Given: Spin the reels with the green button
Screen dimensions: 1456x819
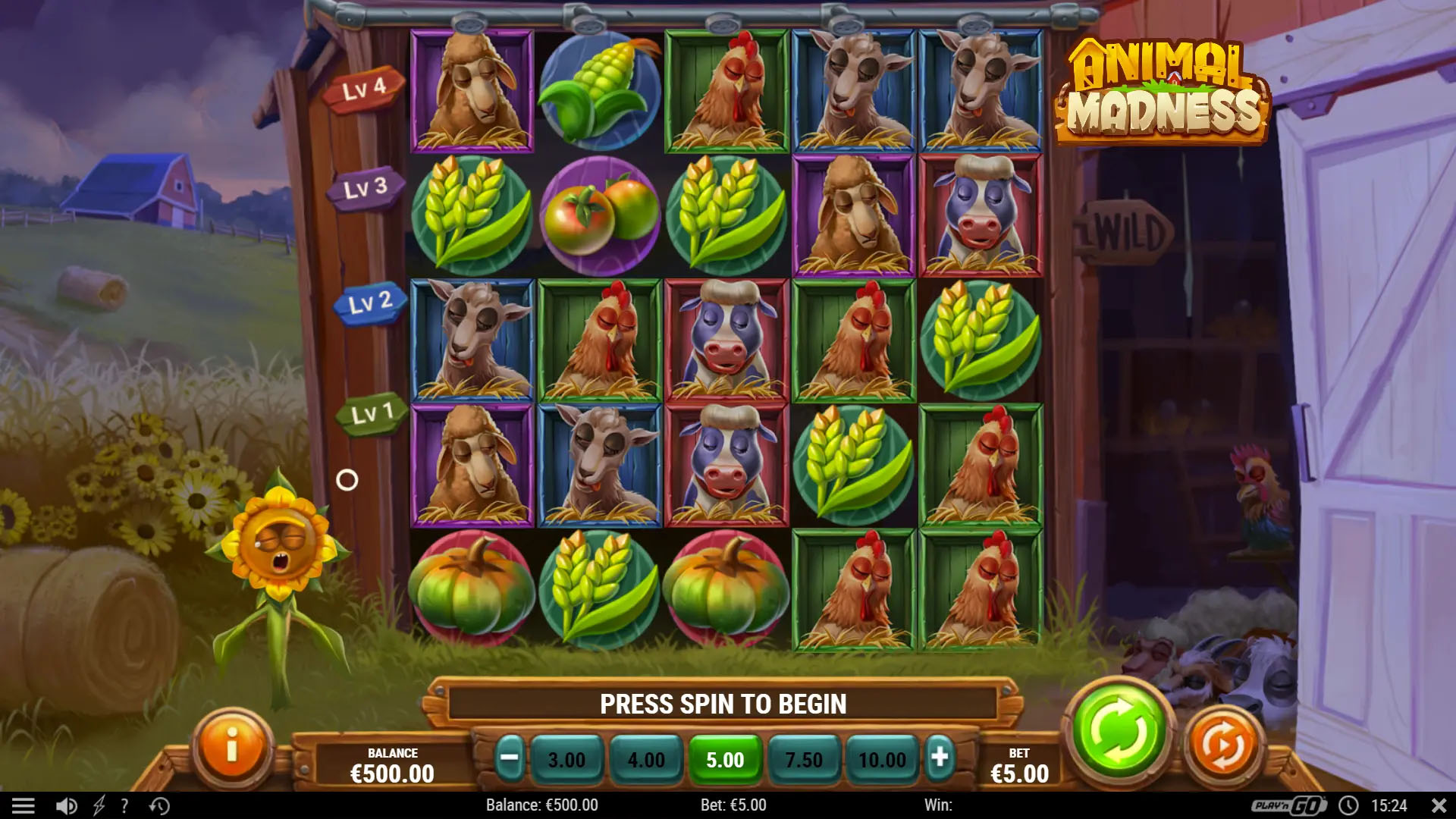Looking at the screenshot, I should click(1119, 731).
